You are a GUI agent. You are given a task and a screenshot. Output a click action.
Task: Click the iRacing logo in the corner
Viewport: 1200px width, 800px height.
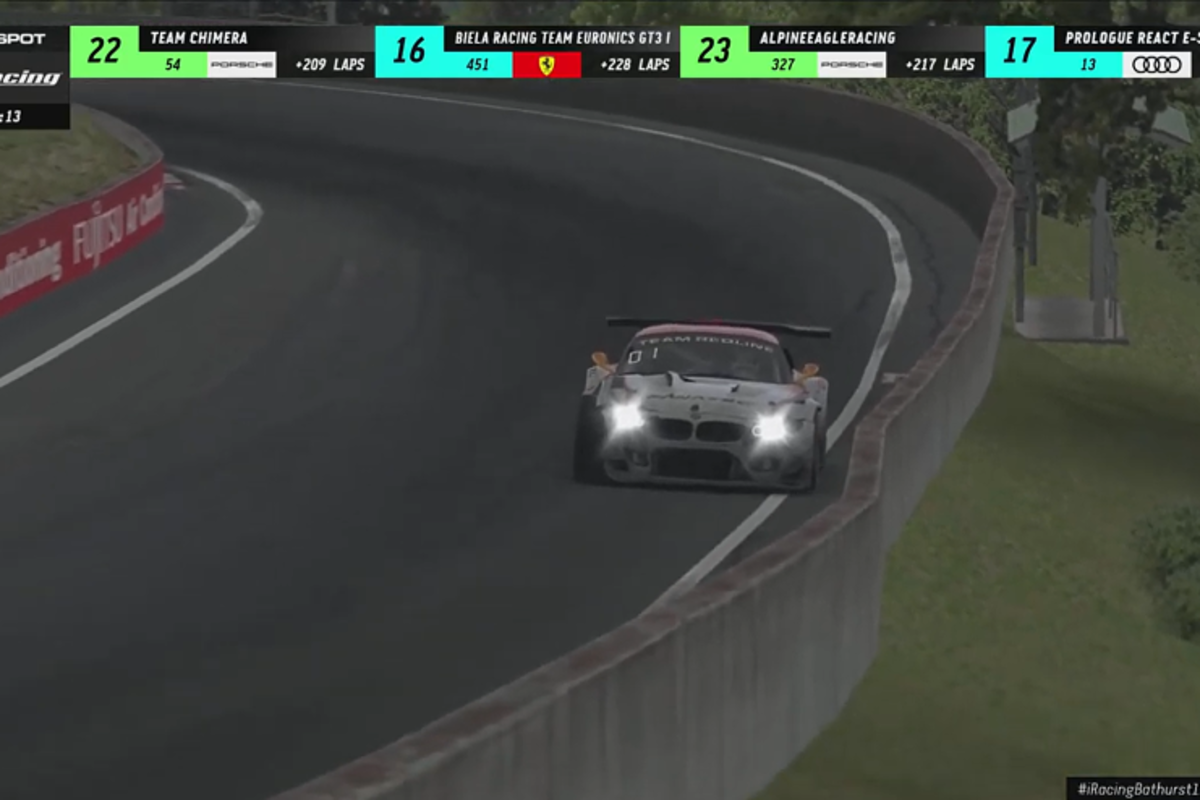[30, 78]
